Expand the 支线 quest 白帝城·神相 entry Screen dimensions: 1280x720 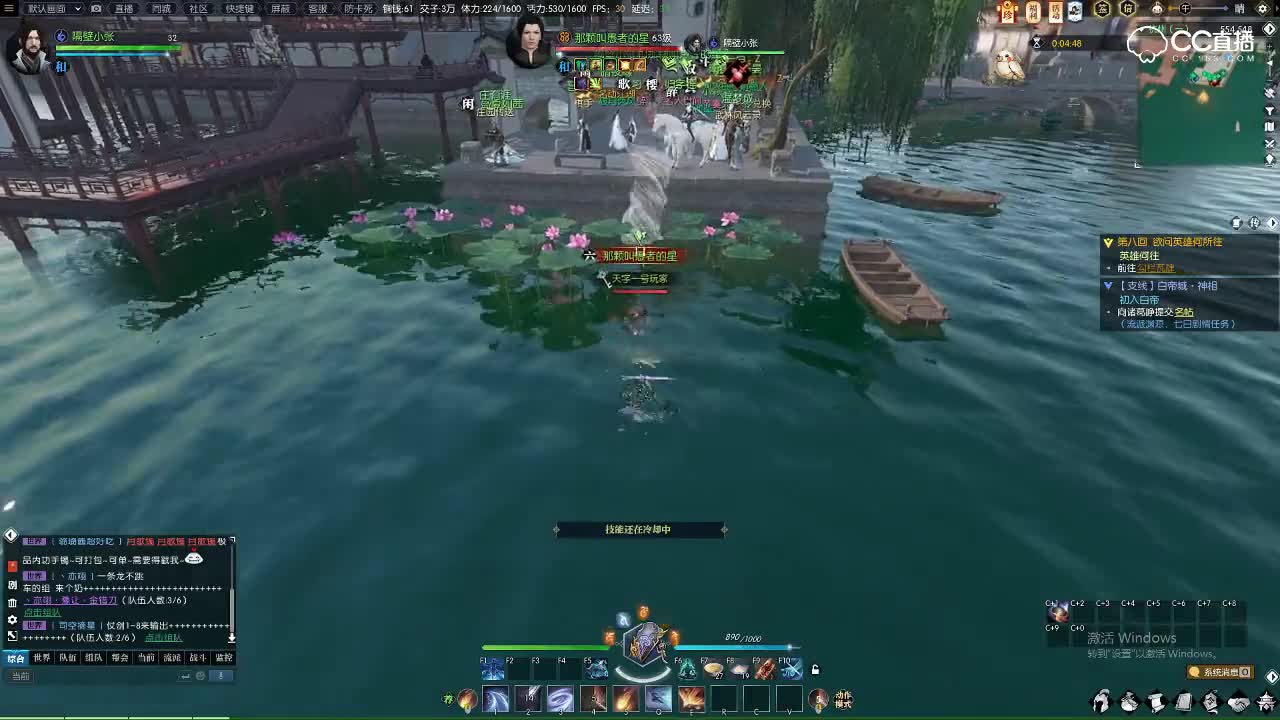[x=1108, y=286]
